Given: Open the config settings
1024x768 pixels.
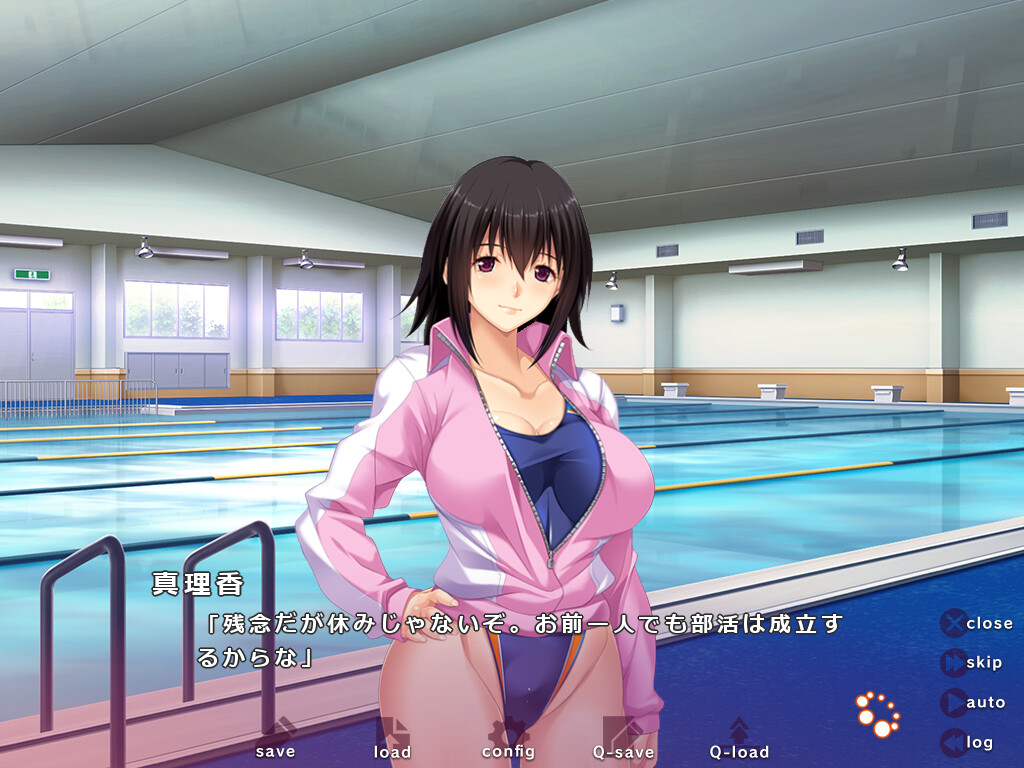Looking at the screenshot, I should 508,740.
